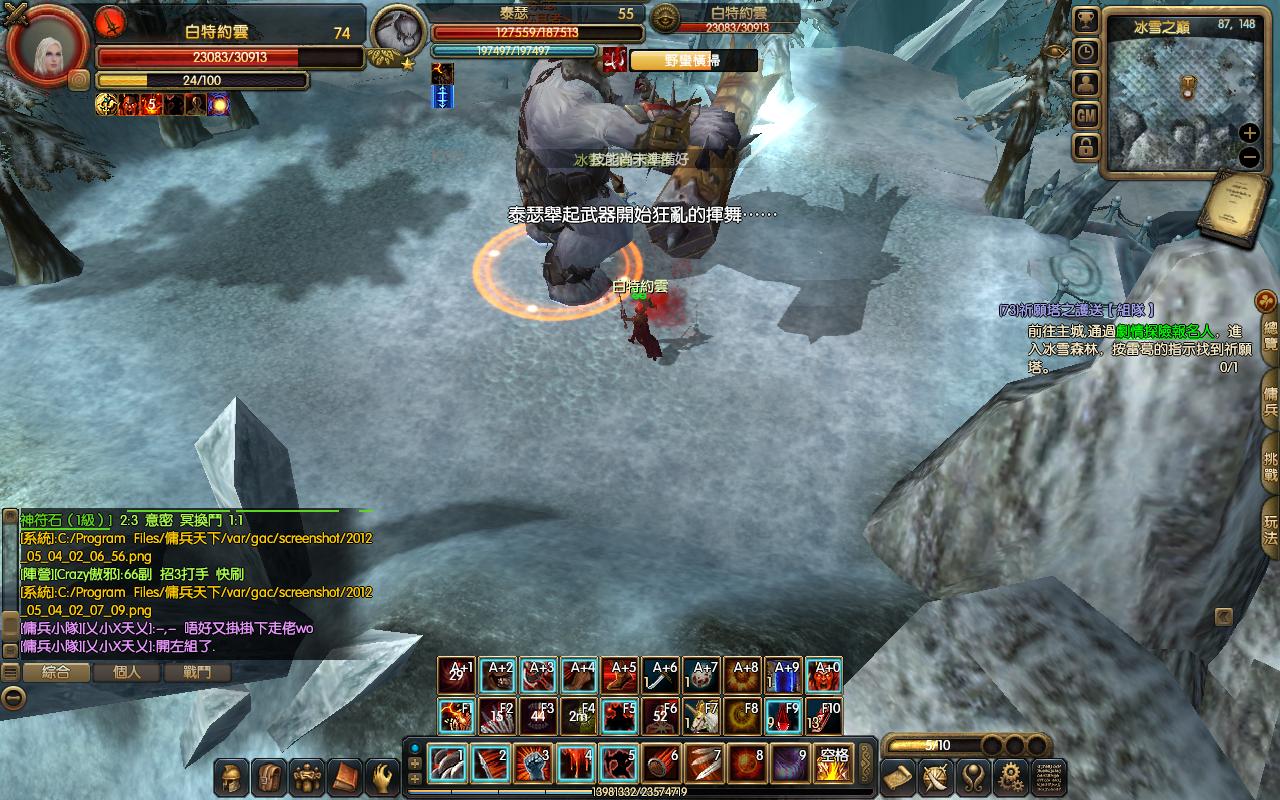Screen dimensions: 1280x800
Task: Collapse the chat window with round minus button
Action: pos(12,698)
